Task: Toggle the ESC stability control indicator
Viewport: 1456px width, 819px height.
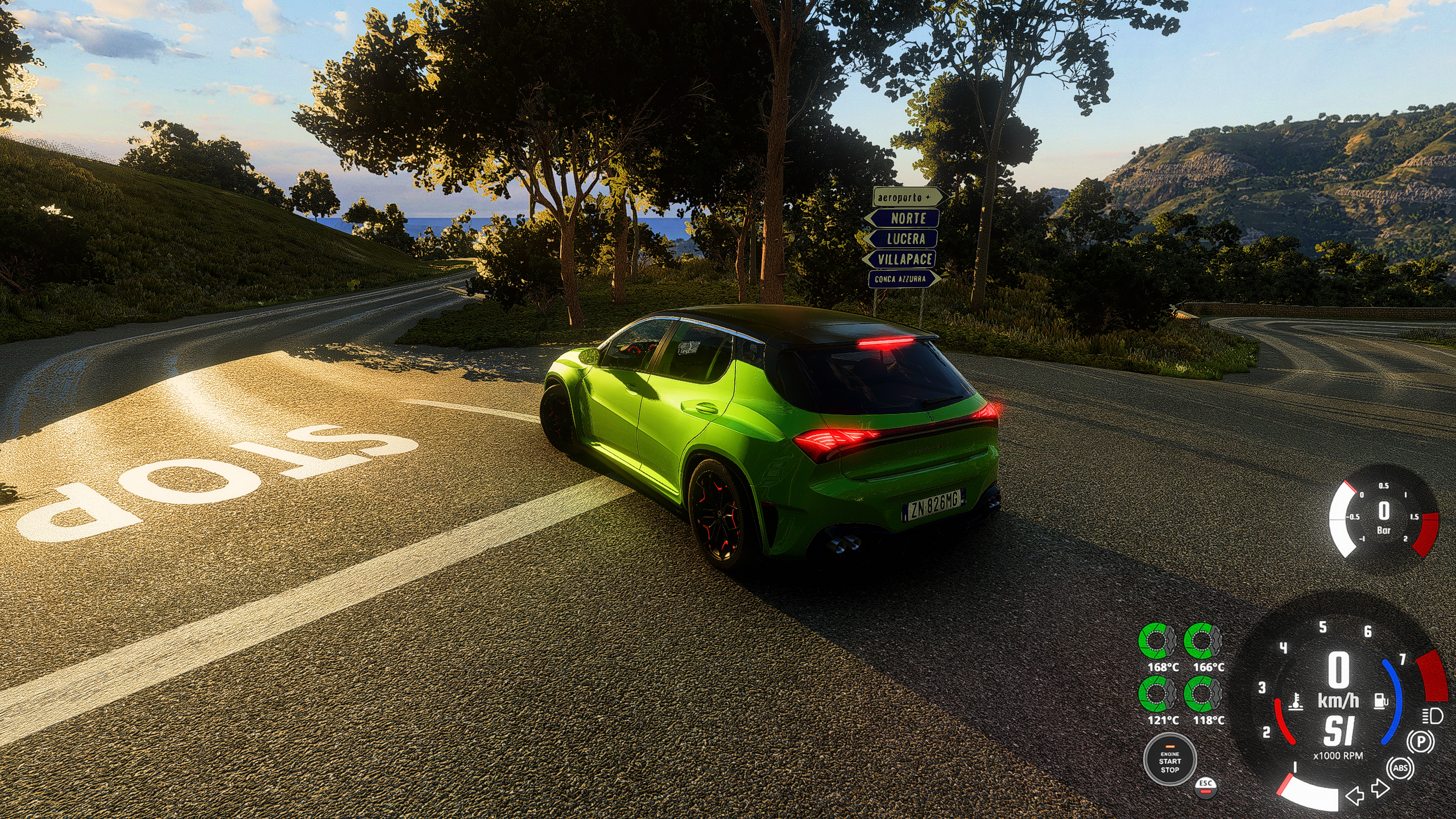Action: click(x=1205, y=785)
